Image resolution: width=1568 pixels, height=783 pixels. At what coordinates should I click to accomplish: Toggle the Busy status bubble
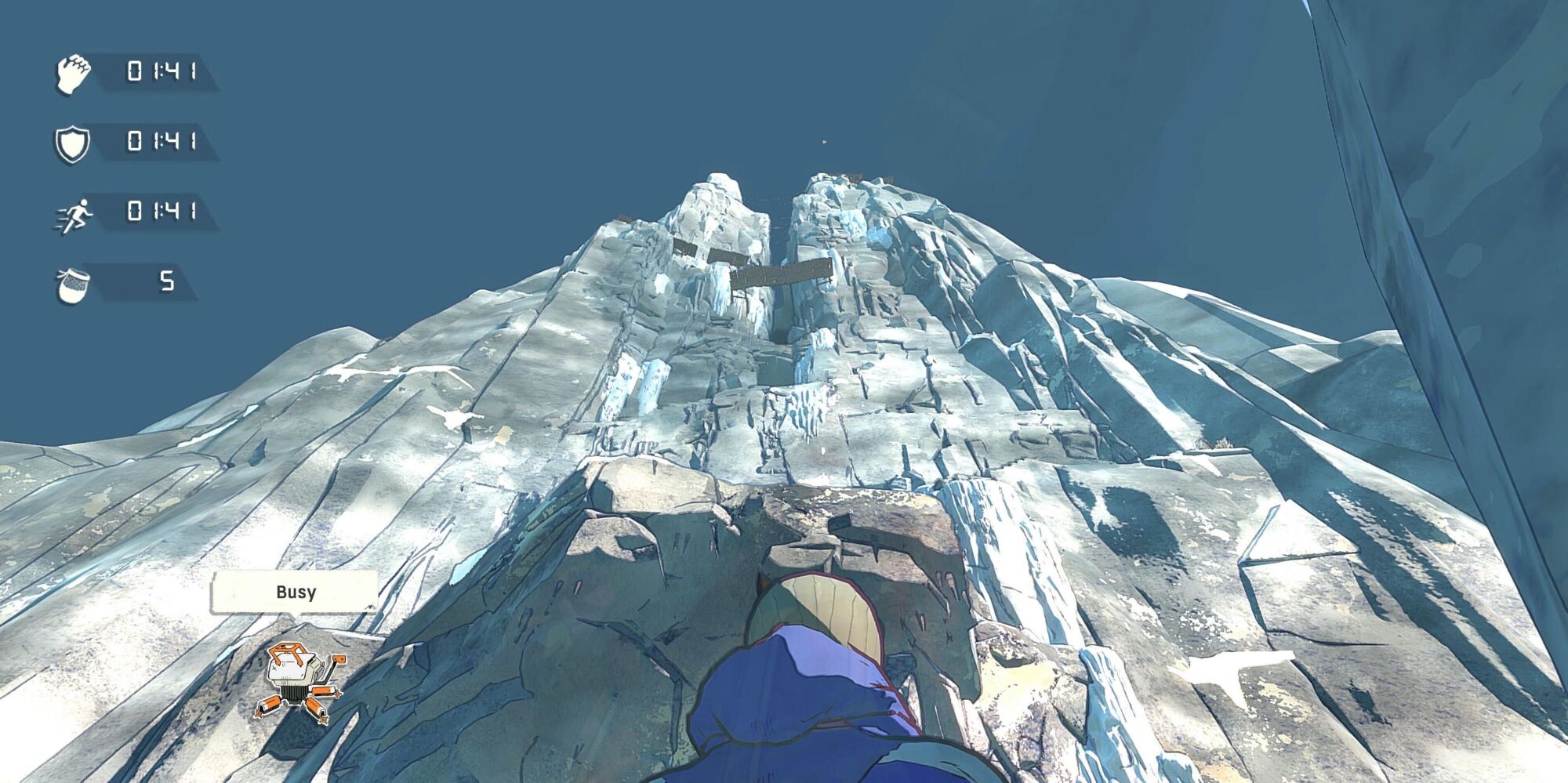296,593
